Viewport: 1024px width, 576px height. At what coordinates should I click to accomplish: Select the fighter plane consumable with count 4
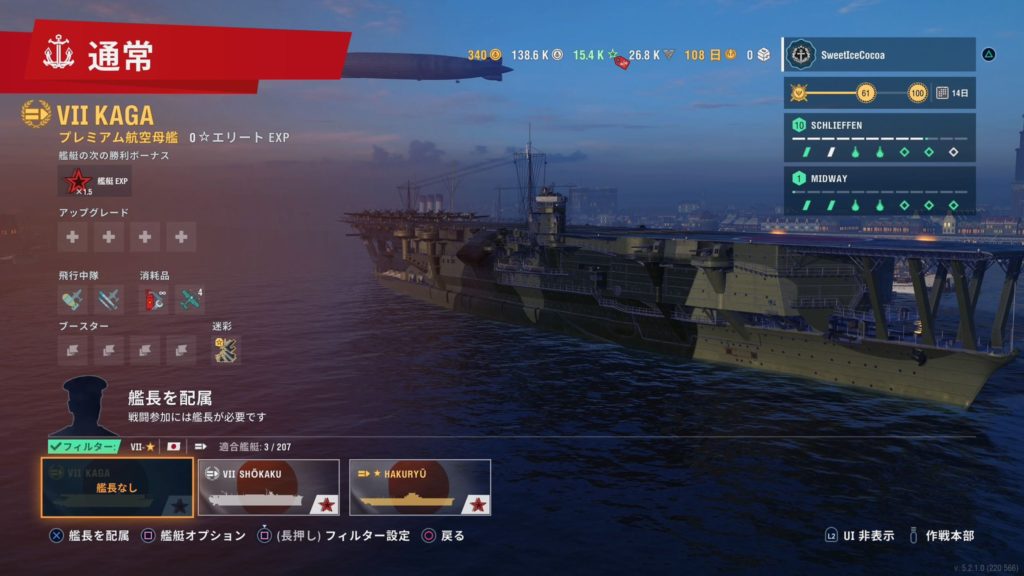click(x=190, y=299)
